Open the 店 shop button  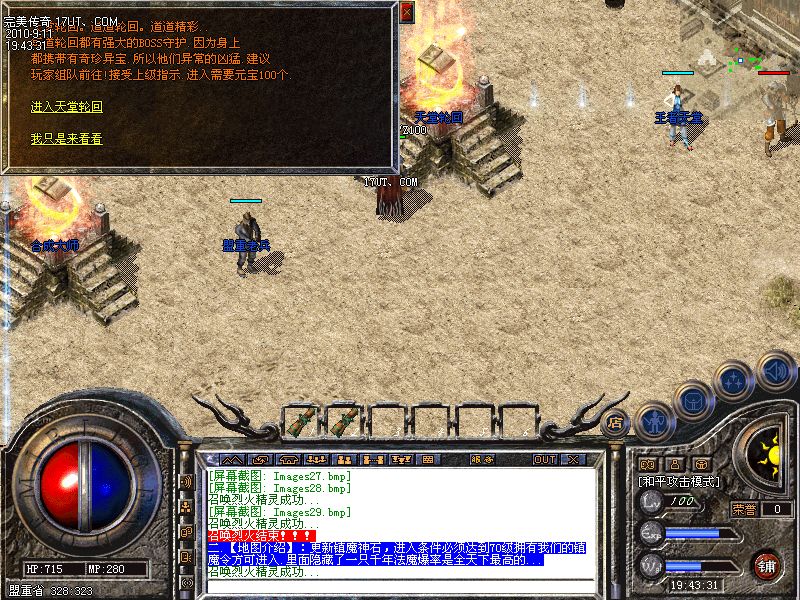(x=616, y=422)
